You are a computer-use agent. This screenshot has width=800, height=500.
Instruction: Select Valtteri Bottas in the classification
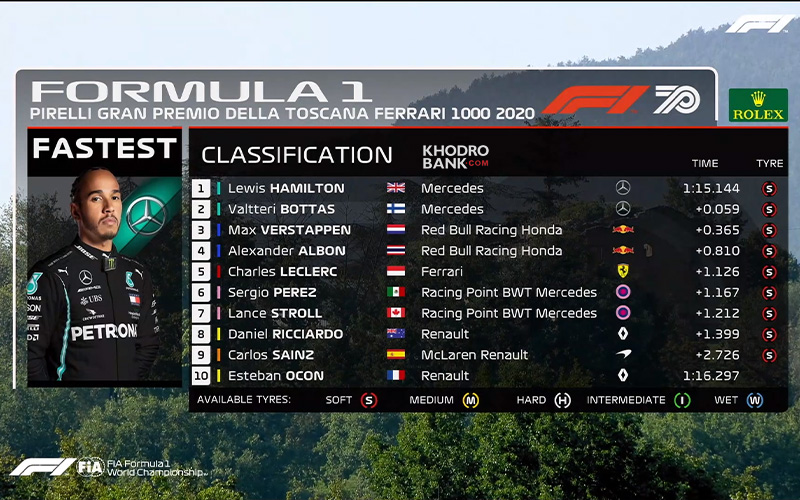(x=281, y=209)
